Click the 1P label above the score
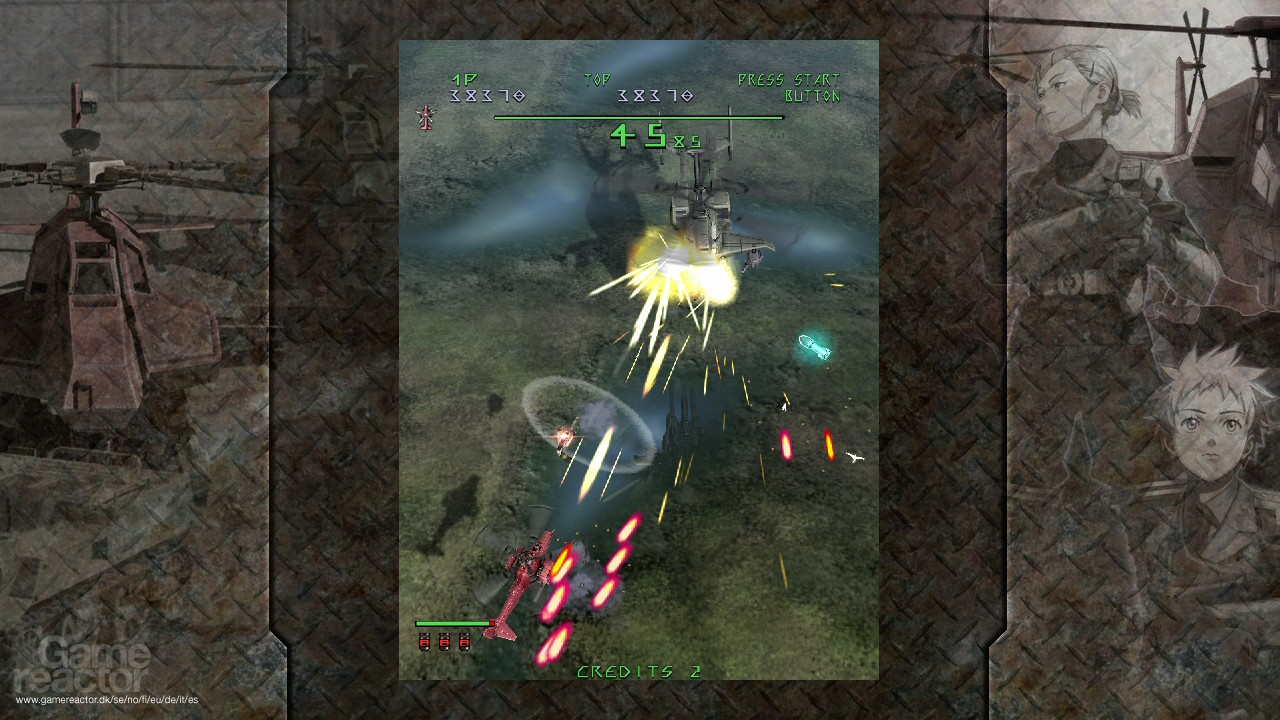 [463, 77]
